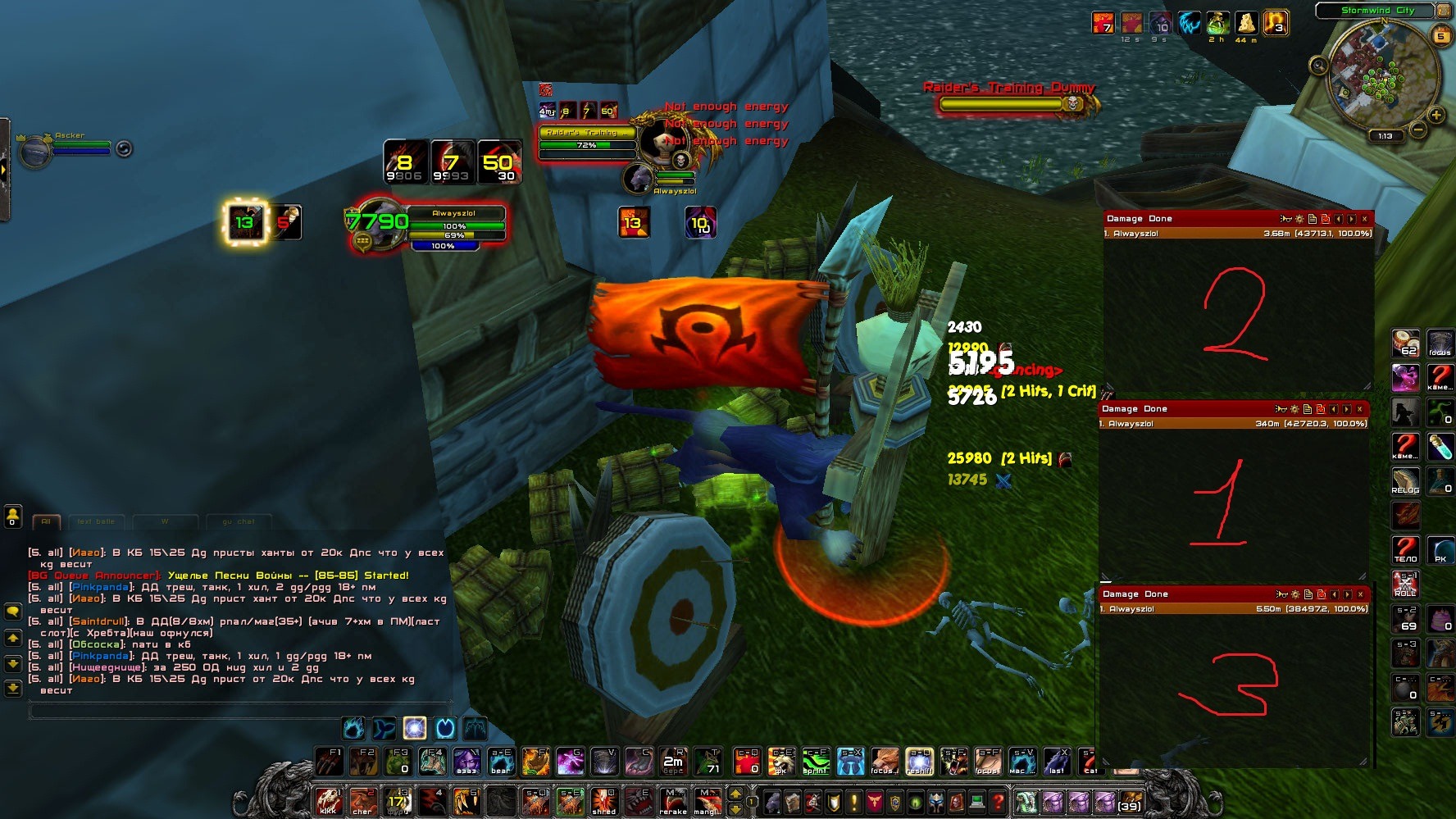Activate the rerake macro button
The image size is (1456, 819).
point(673,801)
